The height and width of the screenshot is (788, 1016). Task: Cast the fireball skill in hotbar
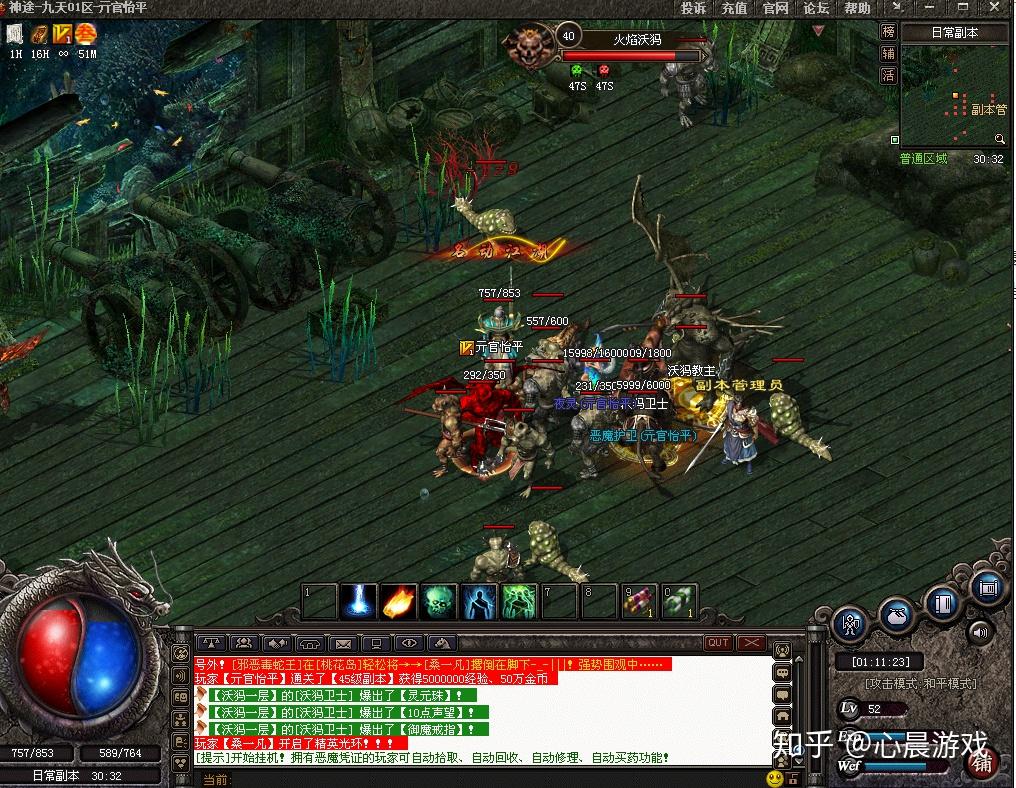pos(397,601)
